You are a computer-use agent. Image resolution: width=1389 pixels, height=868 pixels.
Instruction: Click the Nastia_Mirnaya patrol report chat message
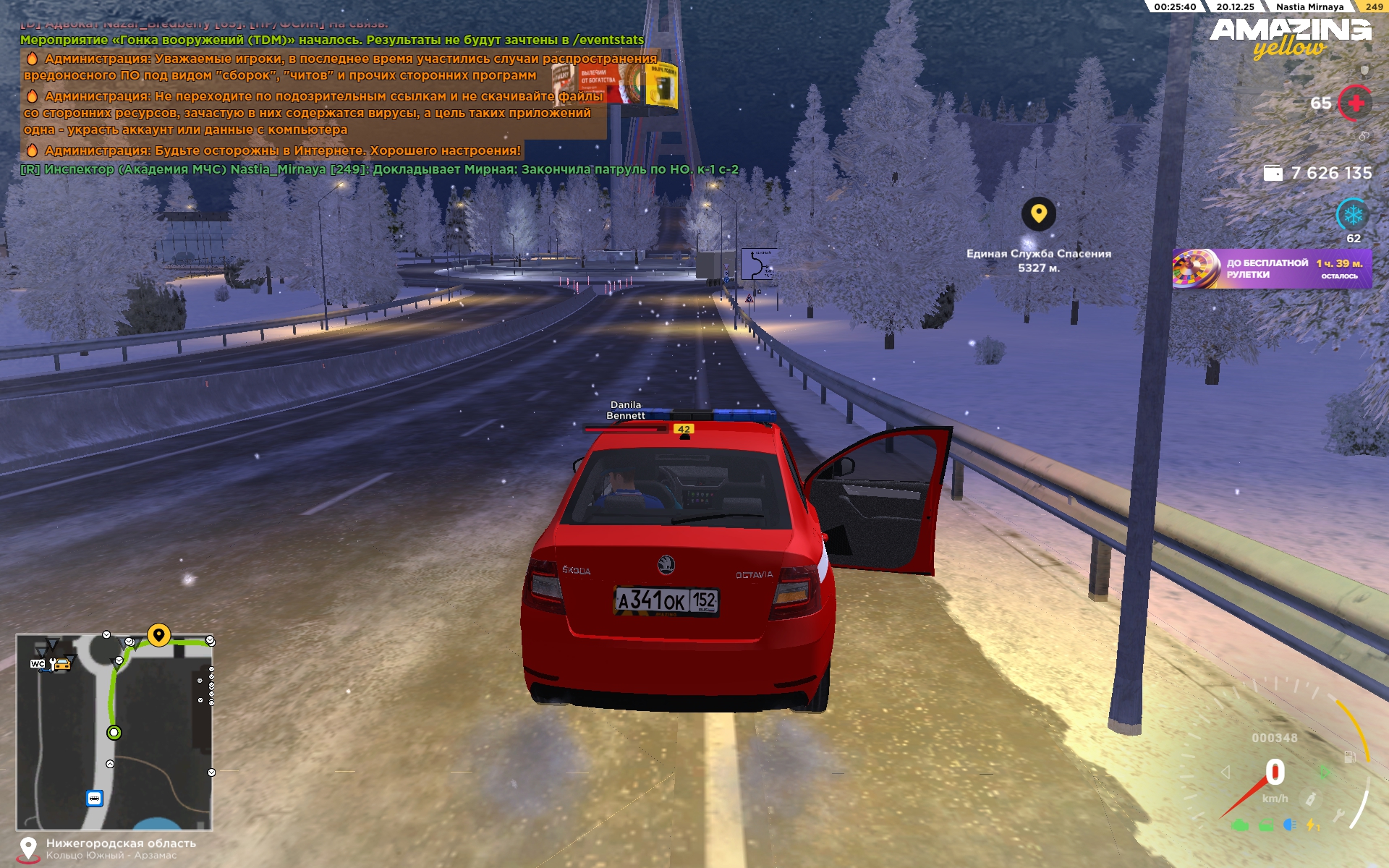pyautogui.click(x=379, y=170)
